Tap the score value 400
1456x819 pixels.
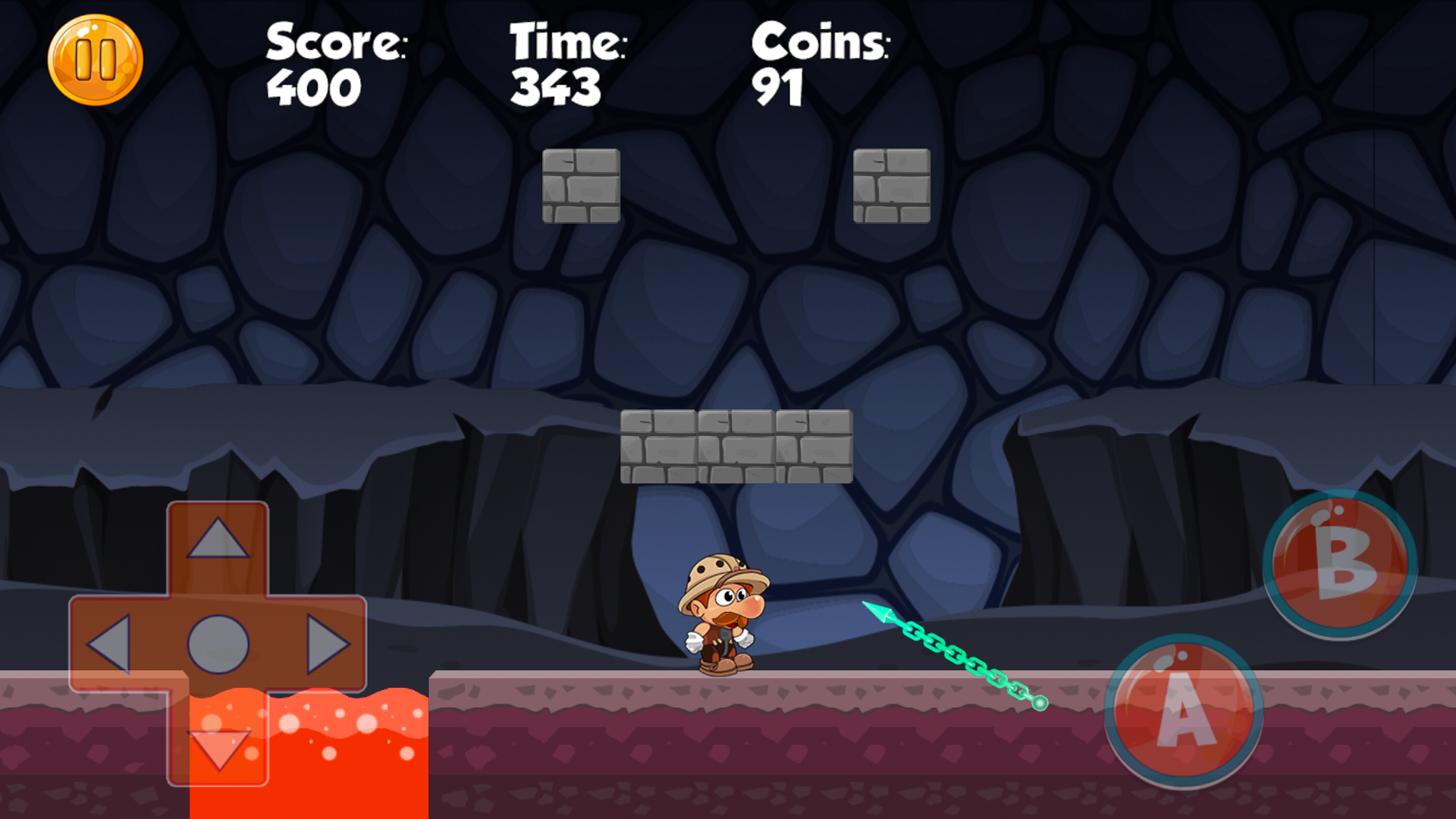click(x=315, y=85)
